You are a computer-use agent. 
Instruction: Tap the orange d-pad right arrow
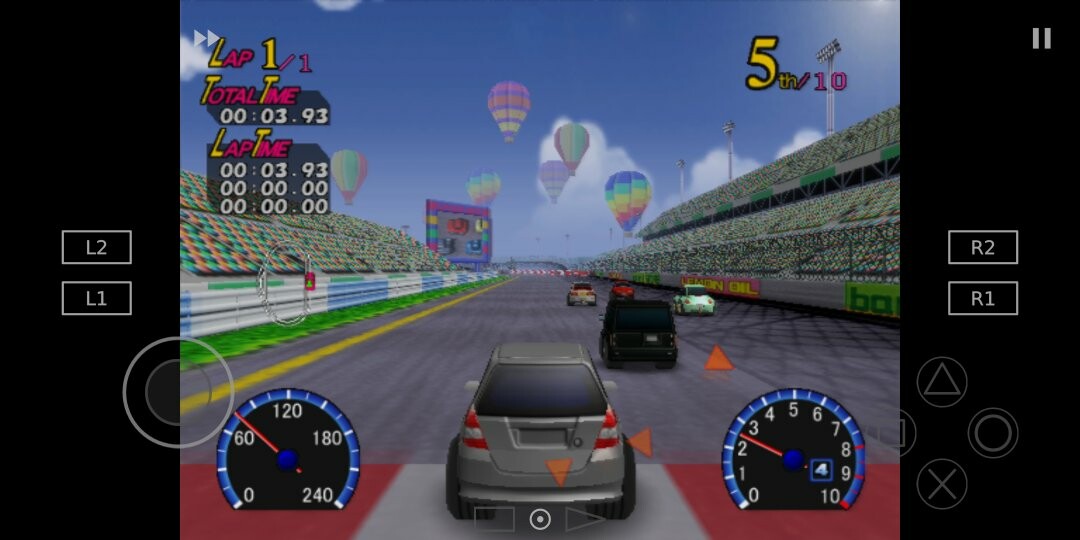pyautogui.click(x=640, y=442)
